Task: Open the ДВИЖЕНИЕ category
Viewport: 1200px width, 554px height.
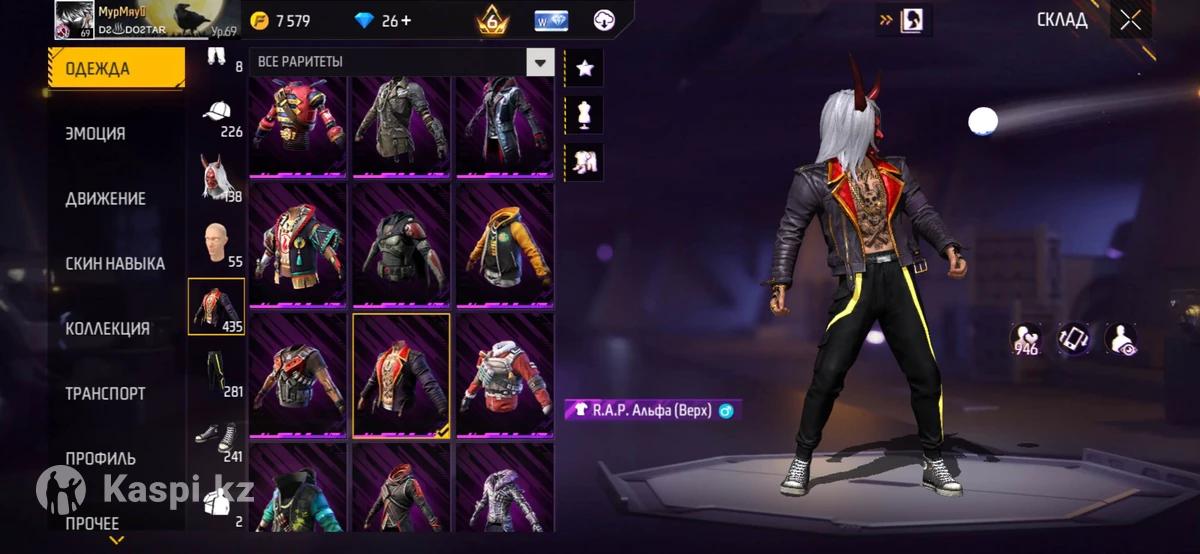Action: pos(105,199)
